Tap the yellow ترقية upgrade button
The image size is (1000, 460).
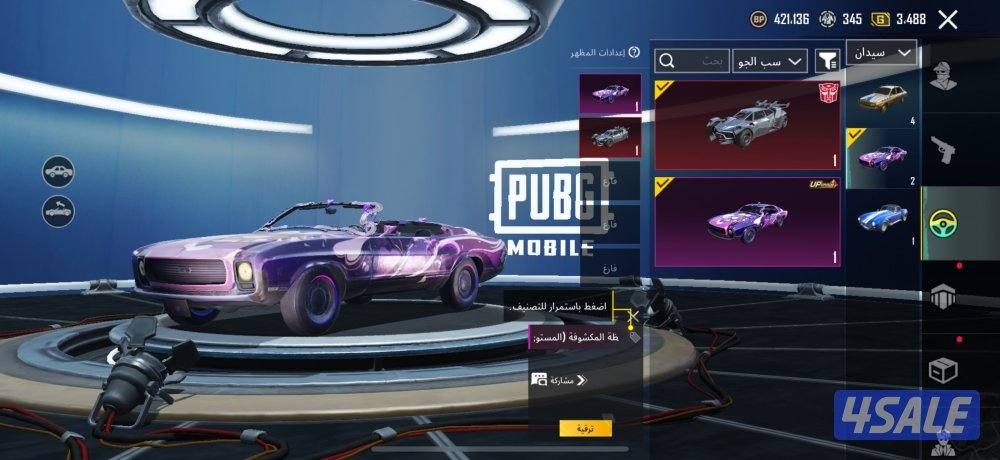click(x=585, y=428)
